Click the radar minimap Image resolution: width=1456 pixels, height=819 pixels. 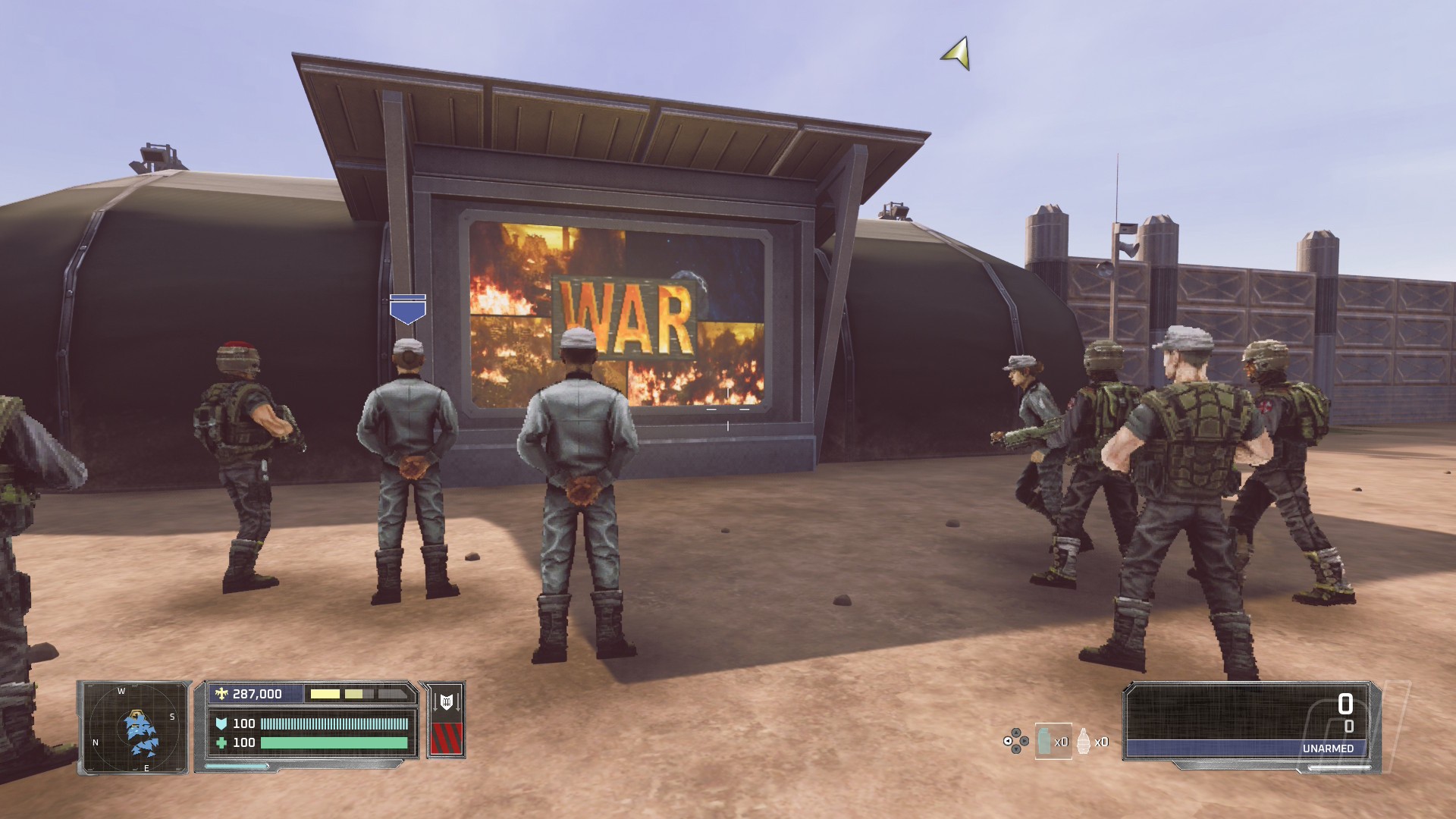point(135,728)
